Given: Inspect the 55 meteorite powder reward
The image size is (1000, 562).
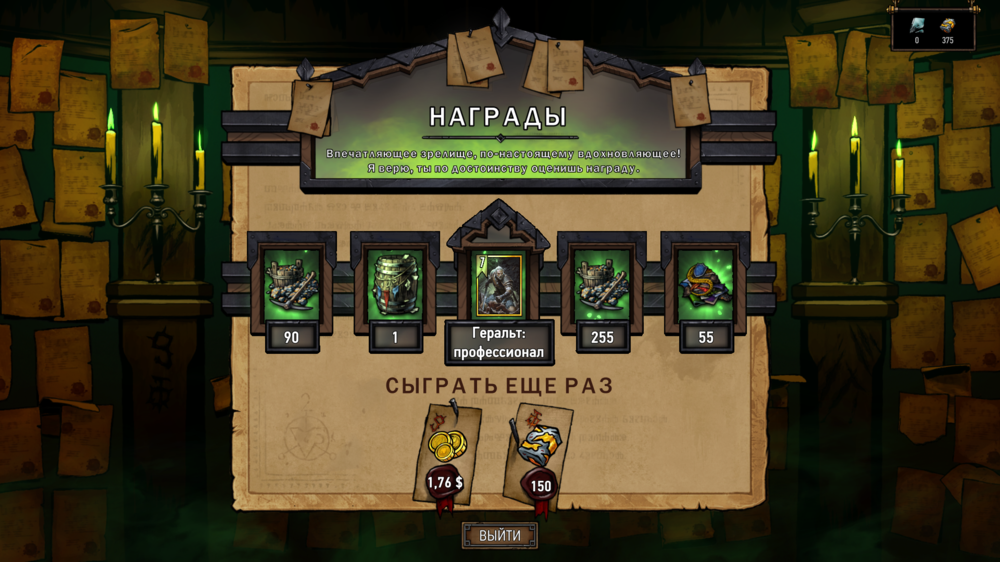Looking at the screenshot, I should 706,287.
